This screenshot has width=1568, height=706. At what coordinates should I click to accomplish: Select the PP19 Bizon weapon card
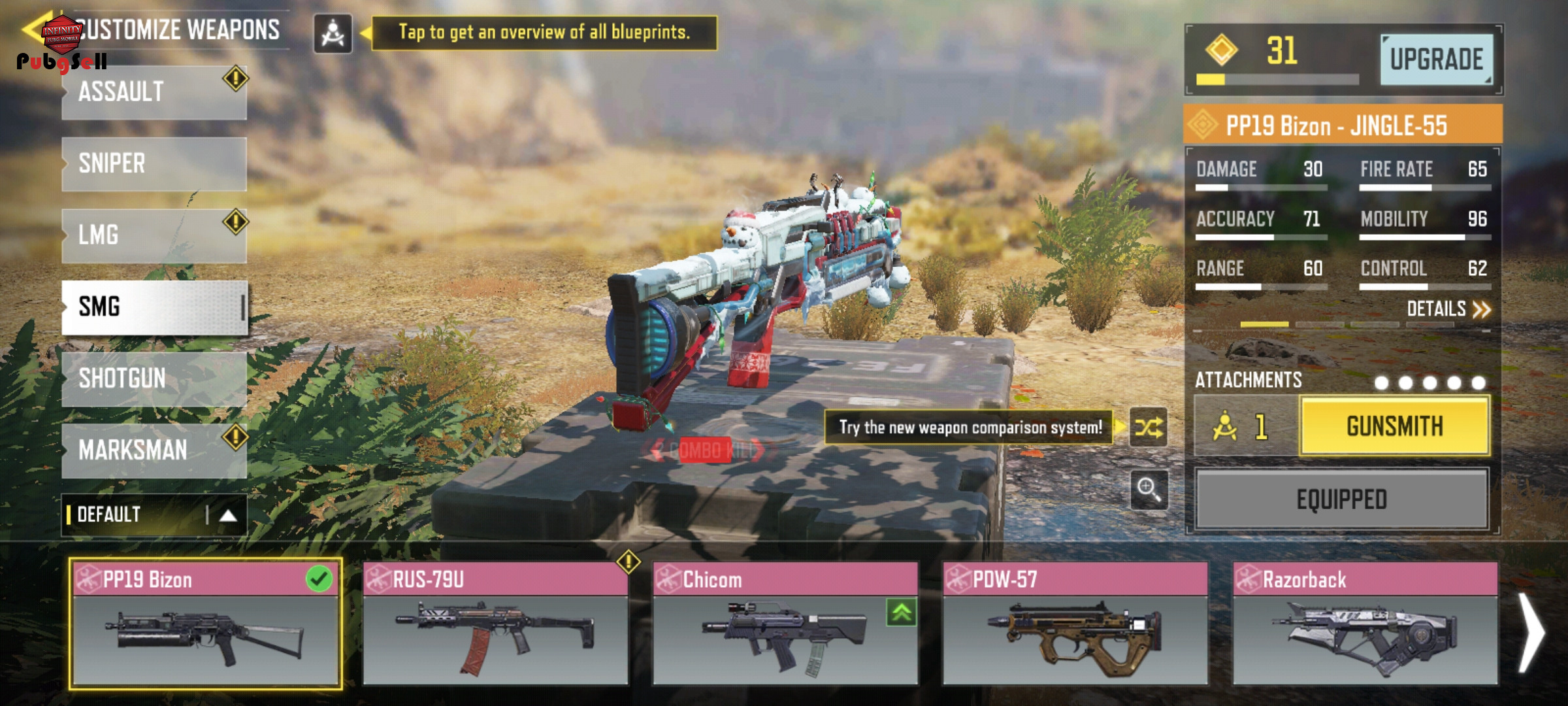point(205,624)
